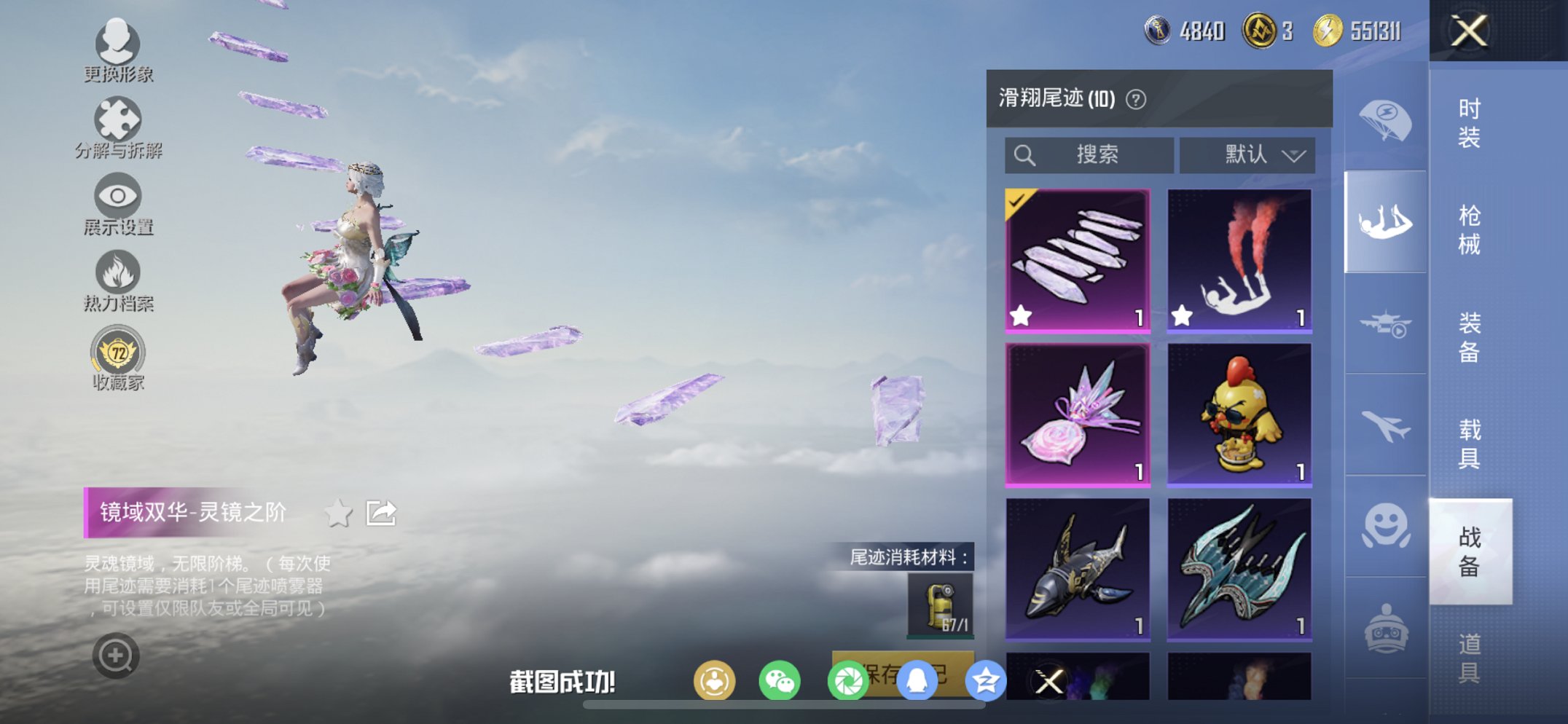The height and width of the screenshot is (724, 1568).
Task: Open the 默认 sorting dropdown
Action: [1247, 154]
